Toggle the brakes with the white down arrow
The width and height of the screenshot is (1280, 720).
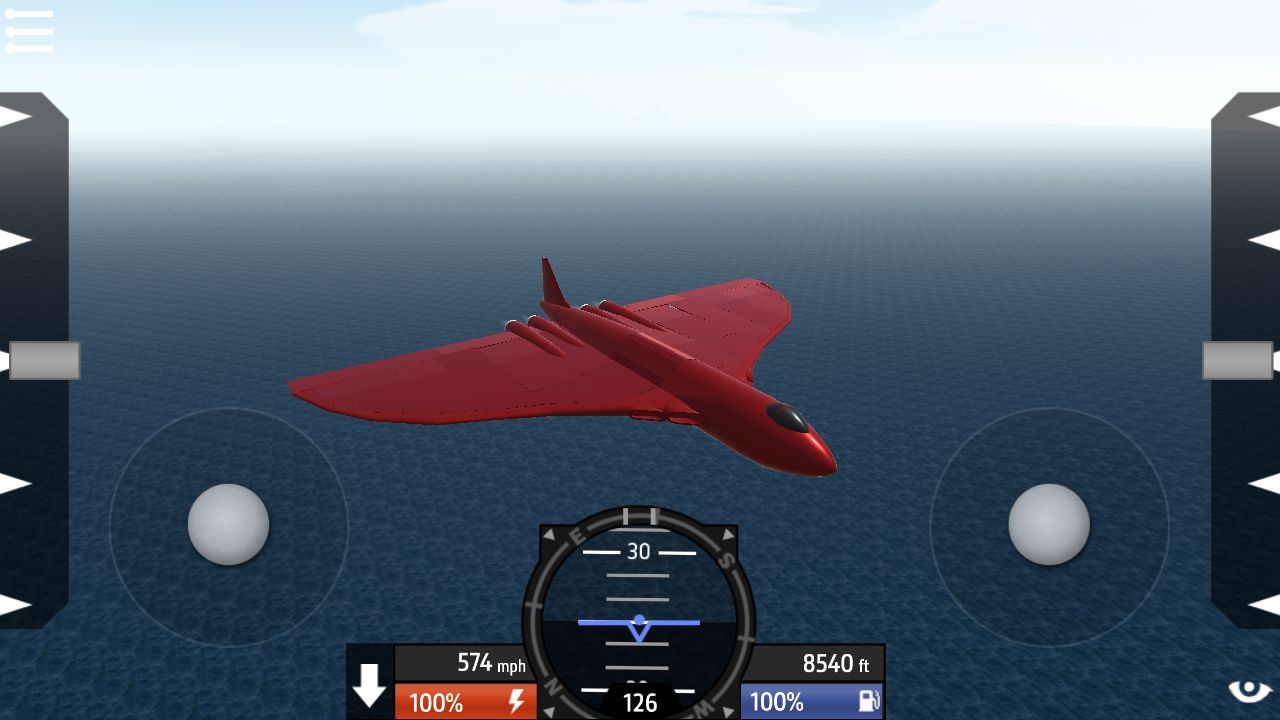pos(369,688)
